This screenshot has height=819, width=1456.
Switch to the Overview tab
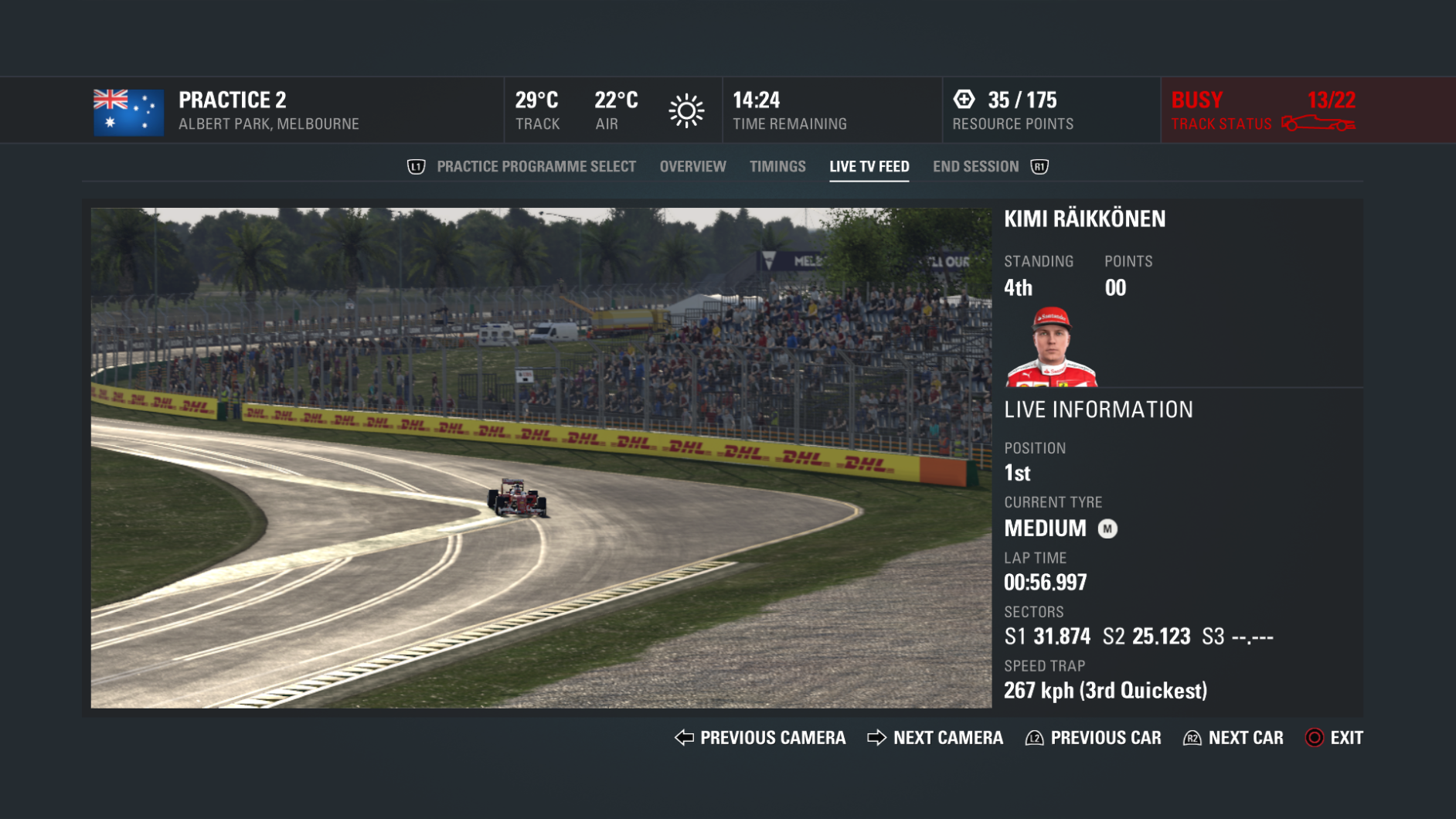[x=692, y=165]
